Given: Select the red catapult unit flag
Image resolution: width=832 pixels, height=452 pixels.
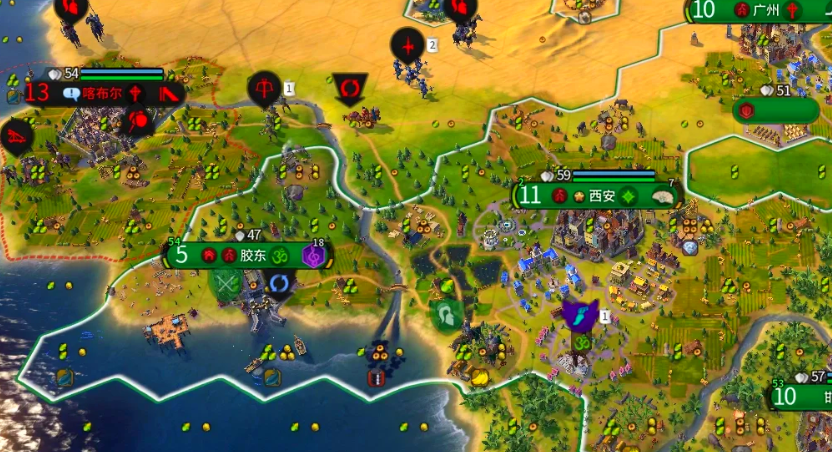Looking at the screenshot, I should 17,135.
